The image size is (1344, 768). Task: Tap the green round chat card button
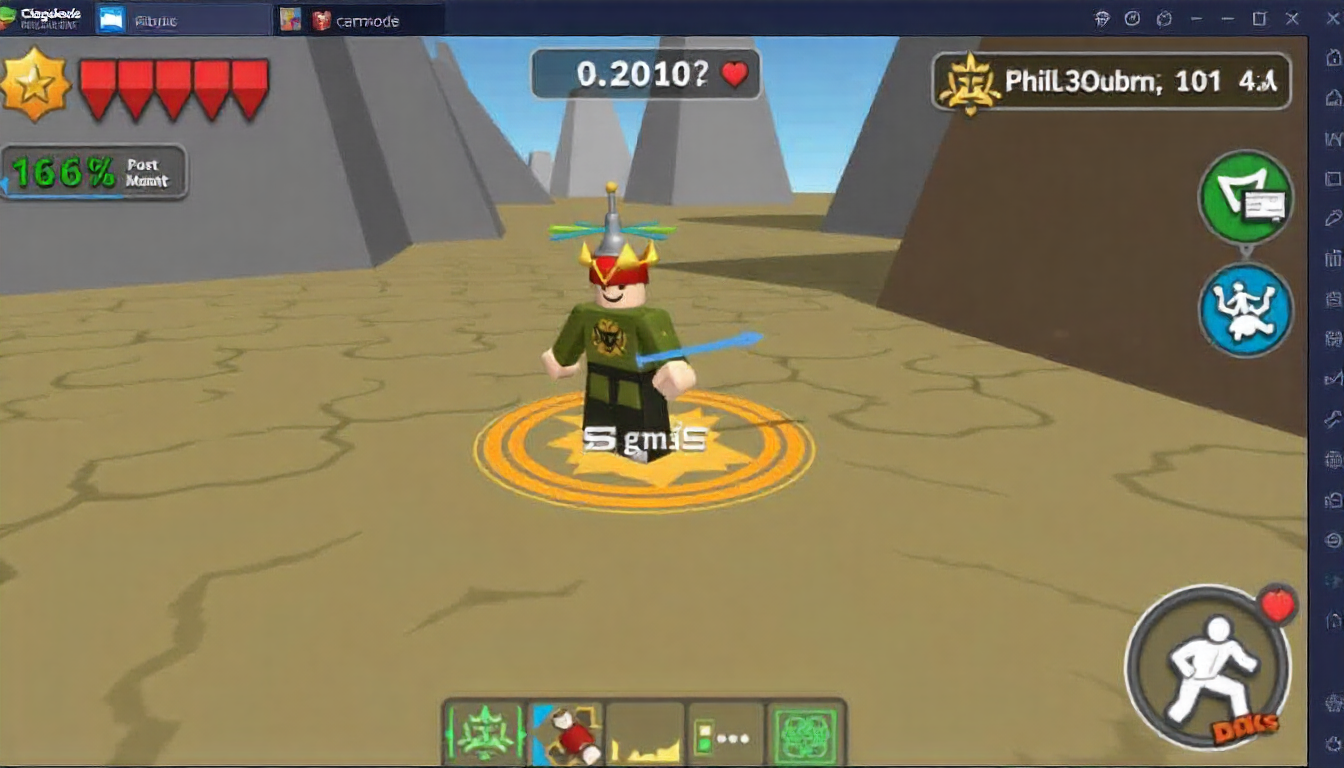point(1245,197)
